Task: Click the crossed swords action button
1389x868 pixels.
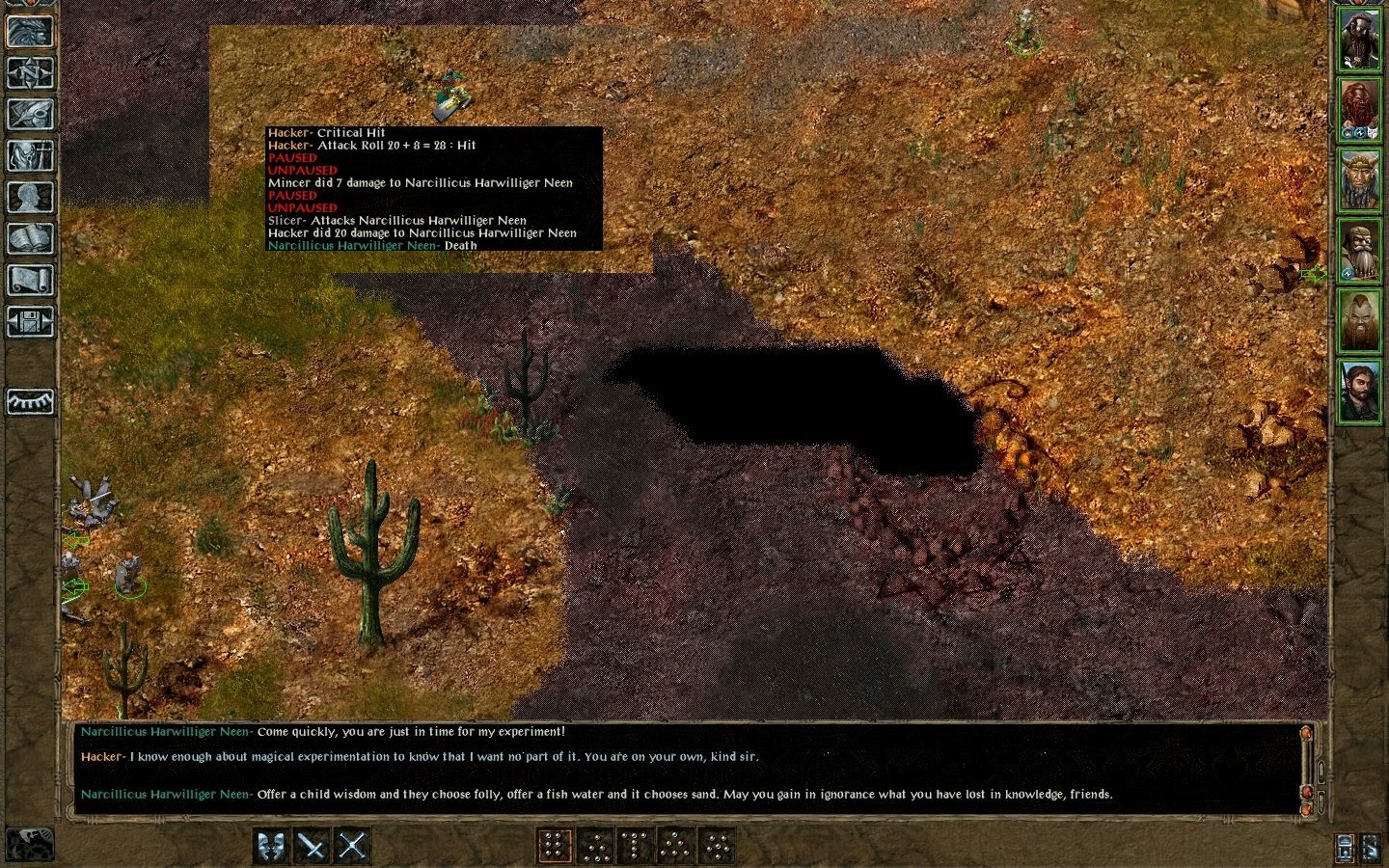Action: [352, 846]
